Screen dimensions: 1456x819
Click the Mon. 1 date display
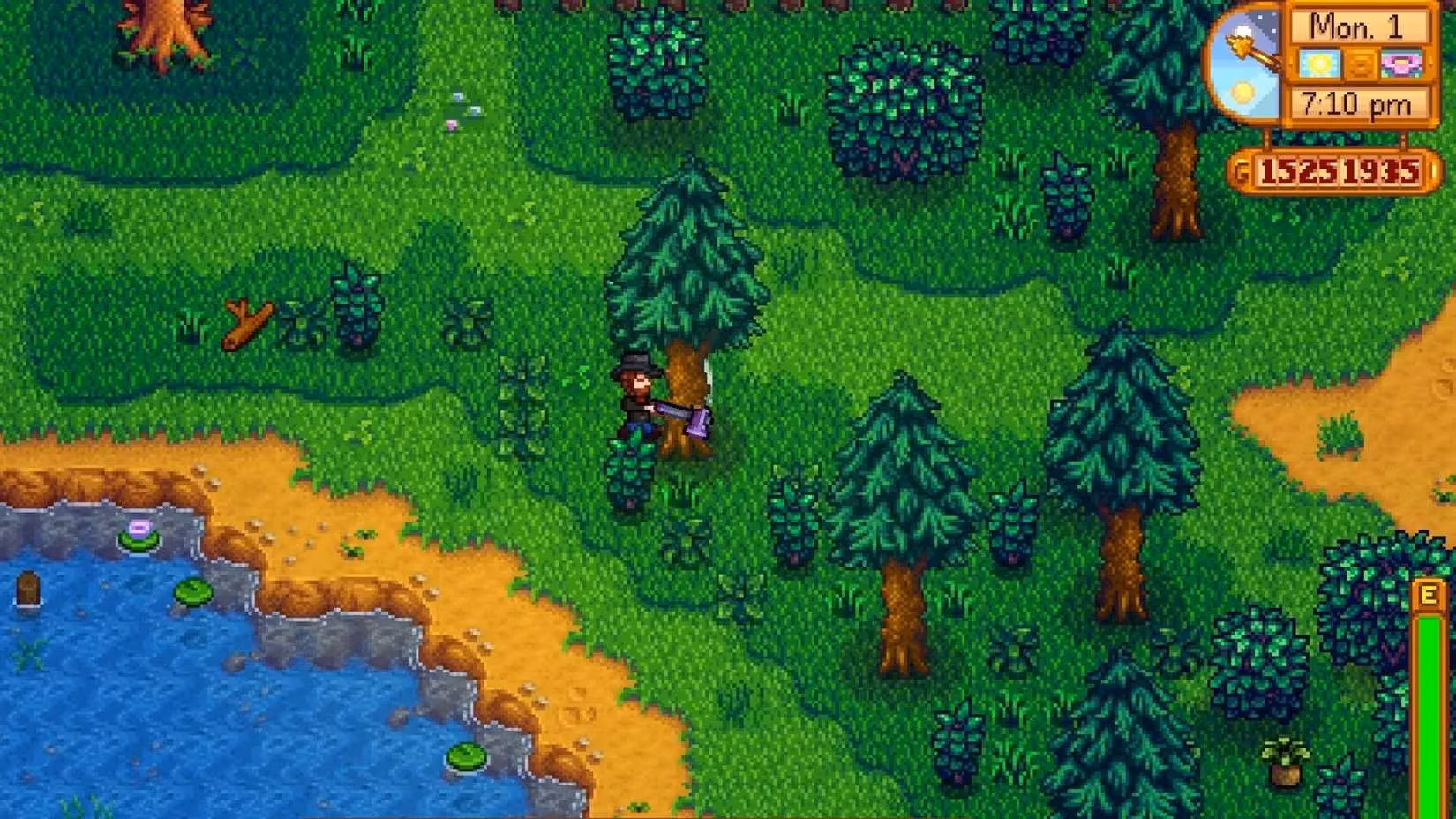(1357, 27)
